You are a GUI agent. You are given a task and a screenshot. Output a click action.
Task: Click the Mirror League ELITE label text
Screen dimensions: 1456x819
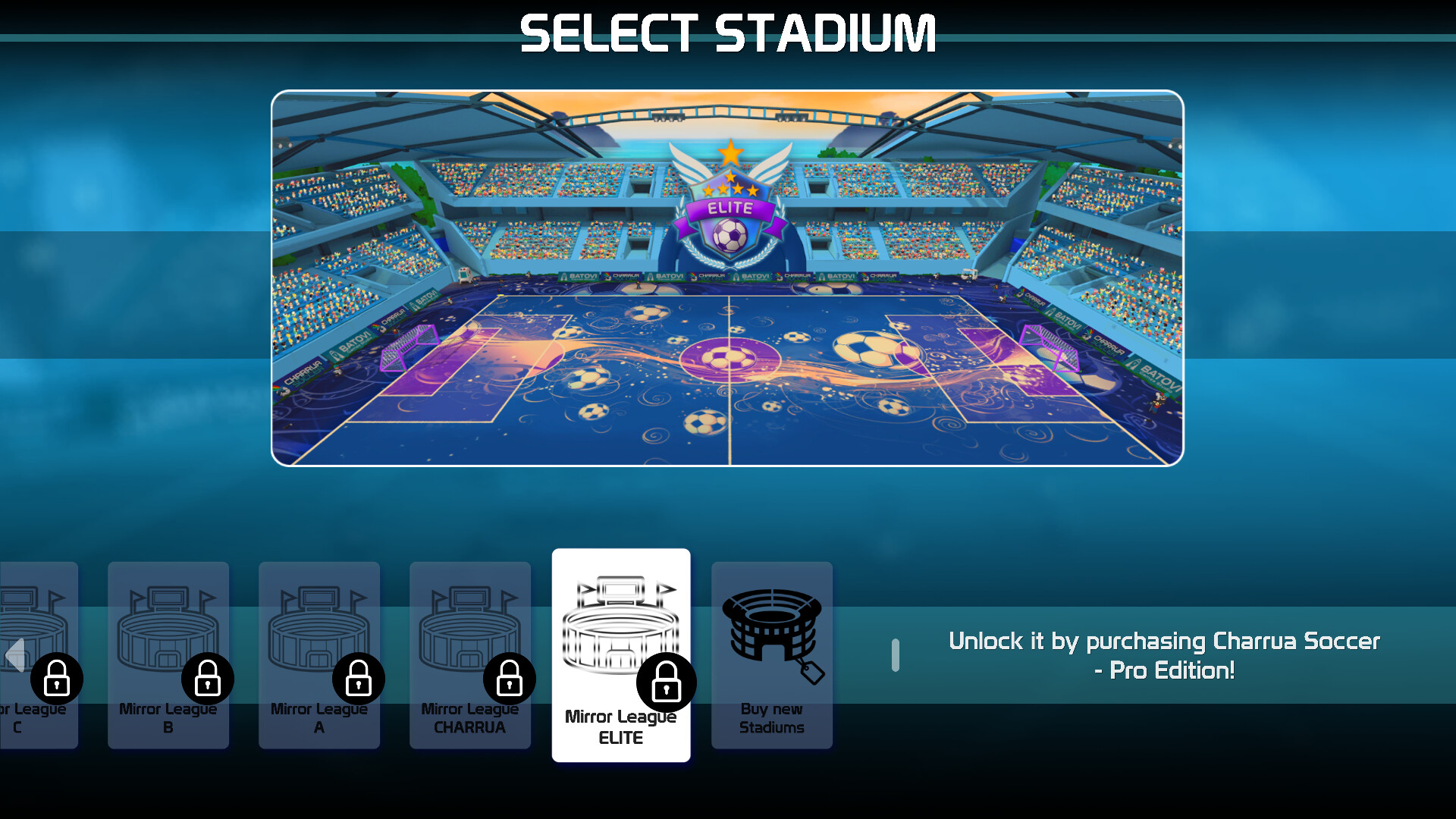[x=621, y=726]
